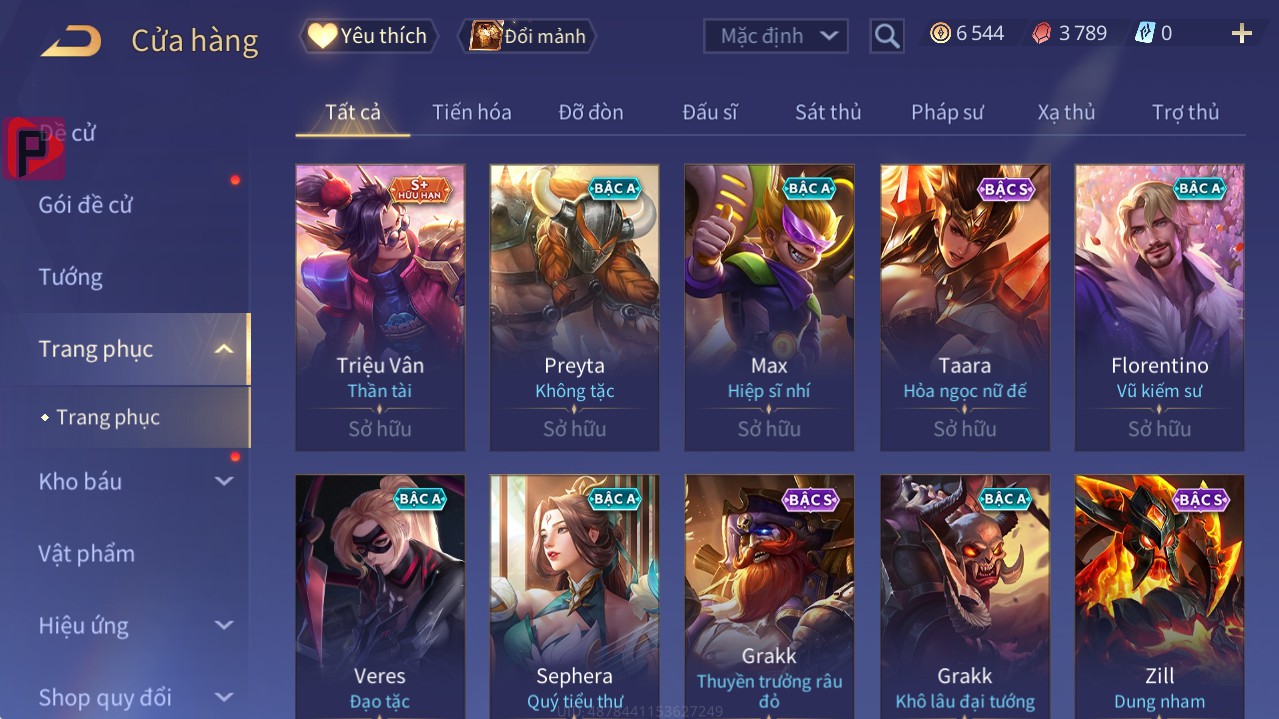Go back using the return arrow
Screen dimensions: 1279x719
[x=71, y=41]
